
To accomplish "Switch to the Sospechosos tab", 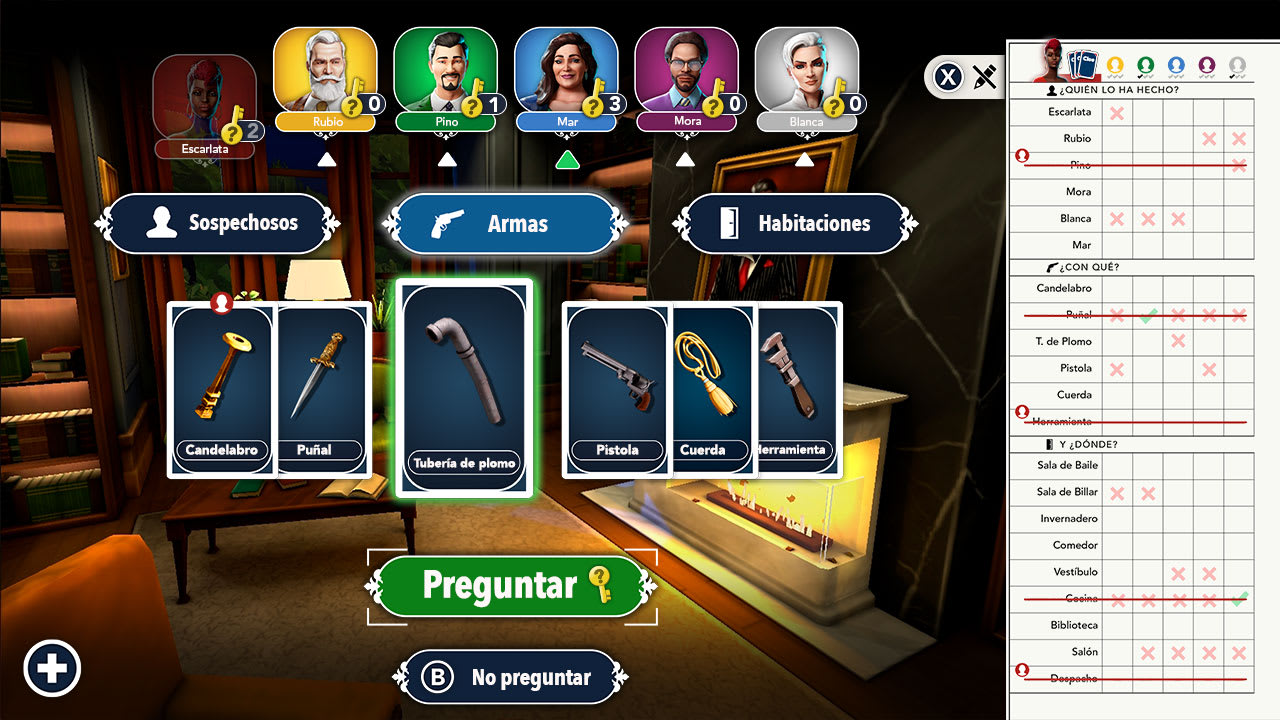I will [218, 224].
